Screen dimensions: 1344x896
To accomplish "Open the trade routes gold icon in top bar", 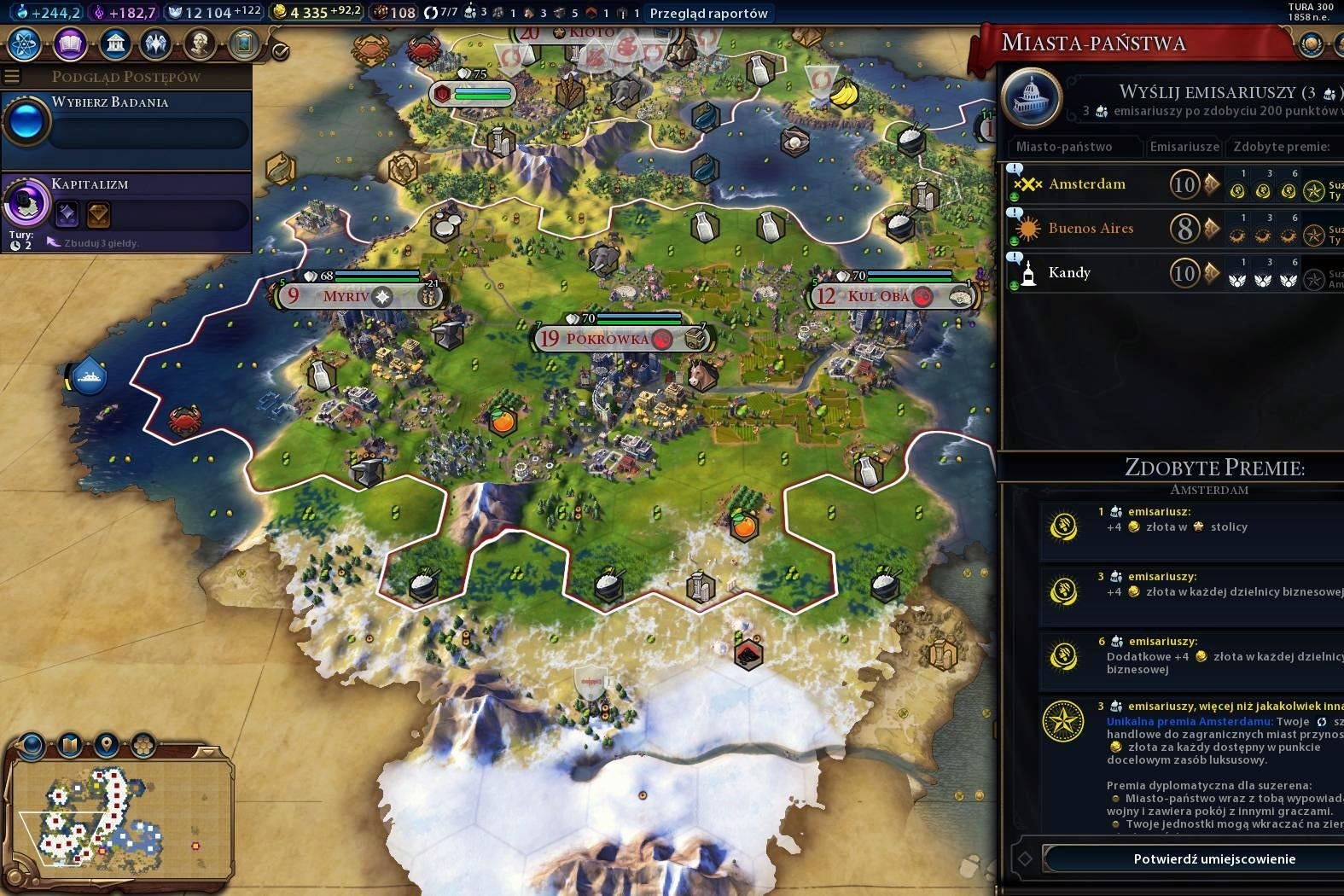I will pyautogui.click(x=278, y=13).
